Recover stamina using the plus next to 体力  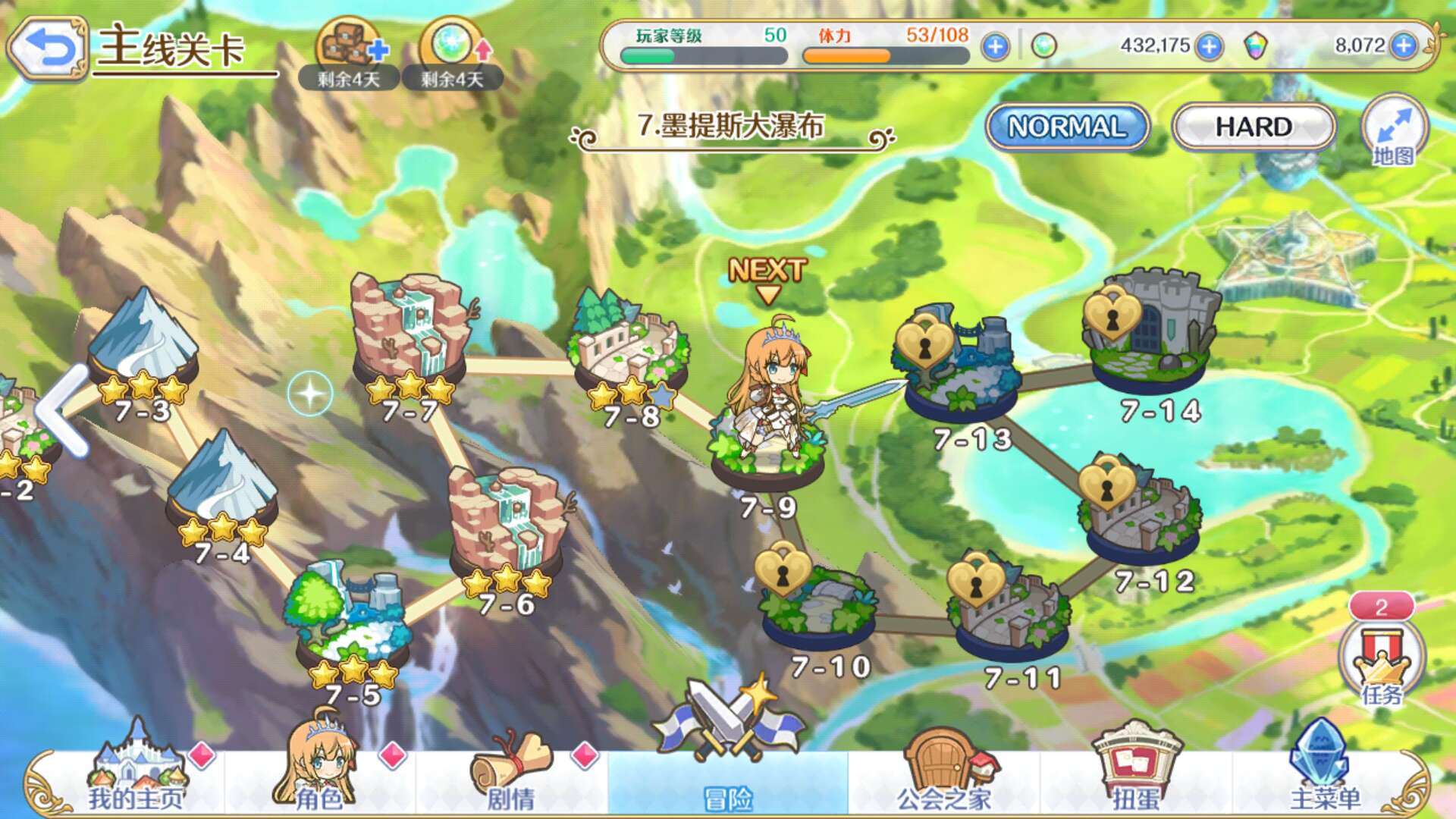994,45
